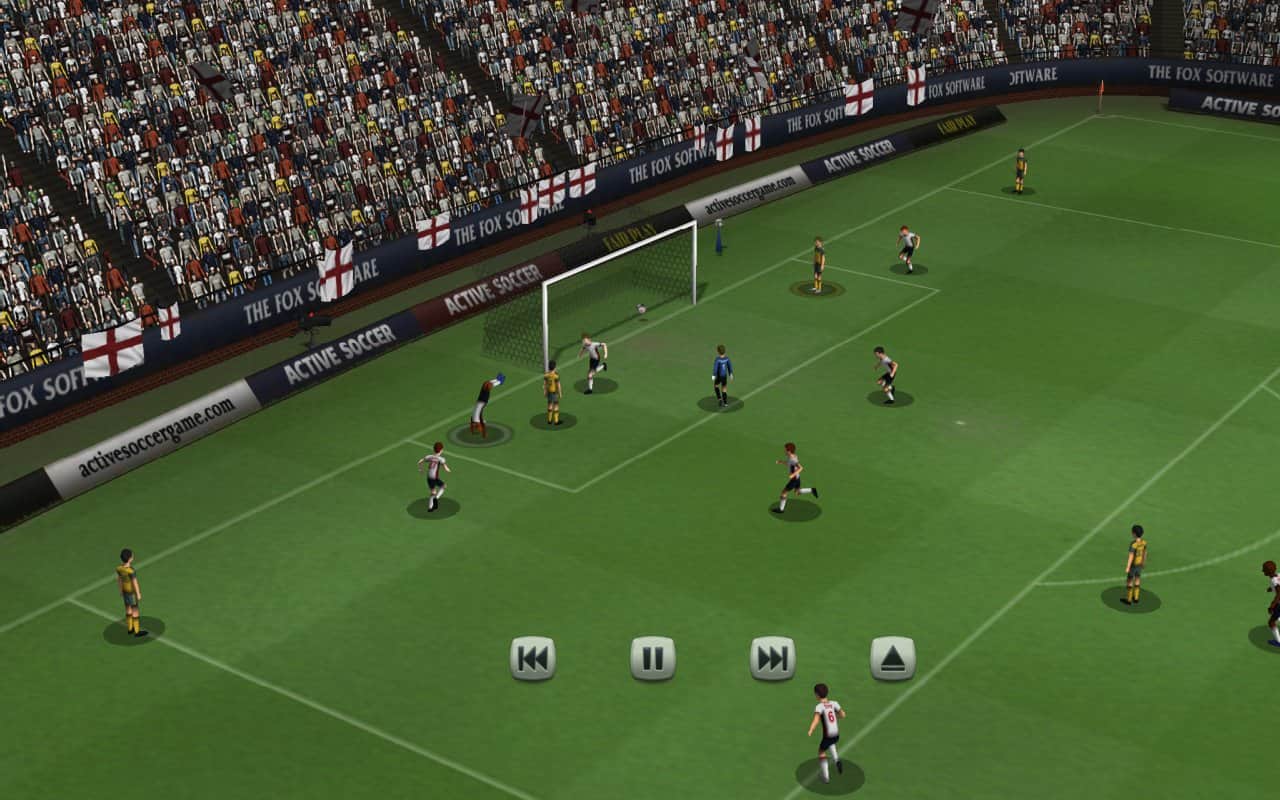Click the skip-forward icon
The image size is (1280, 800).
point(773,659)
